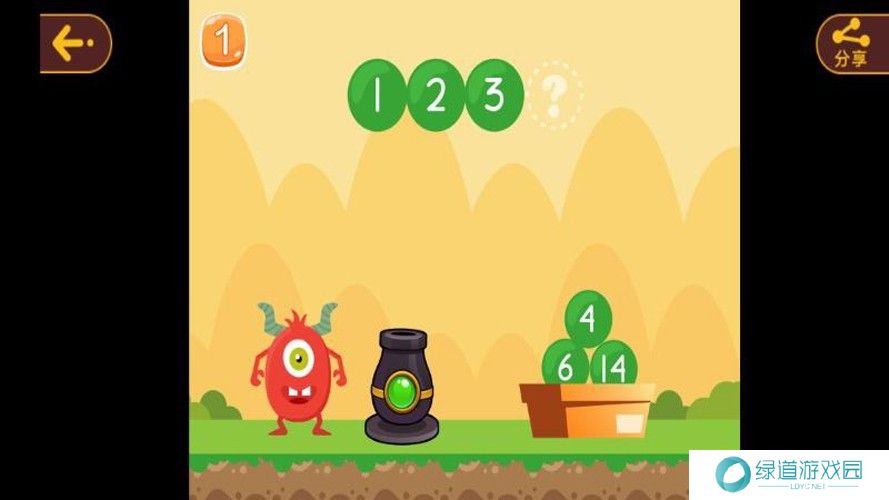Screen dimensions: 889x500
Task: Pick the green ball numbered 6
Action: (564, 366)
